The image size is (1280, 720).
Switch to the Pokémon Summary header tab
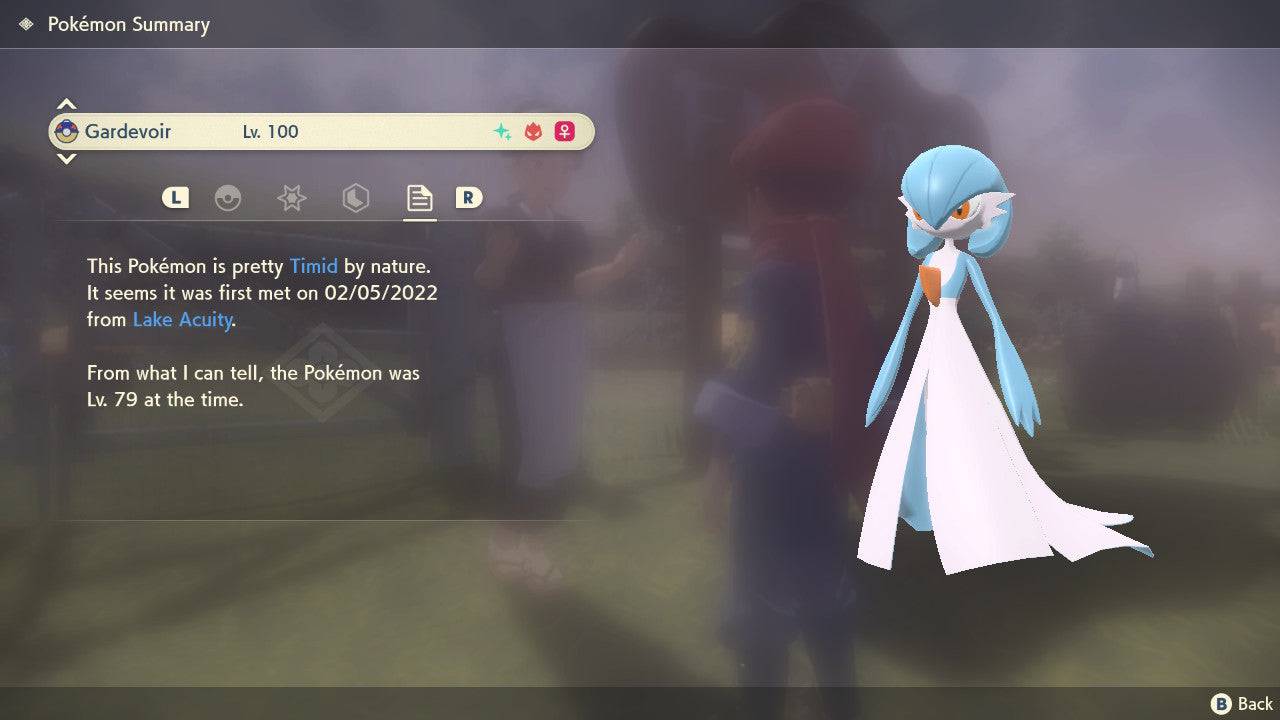[x=128, y=23]
